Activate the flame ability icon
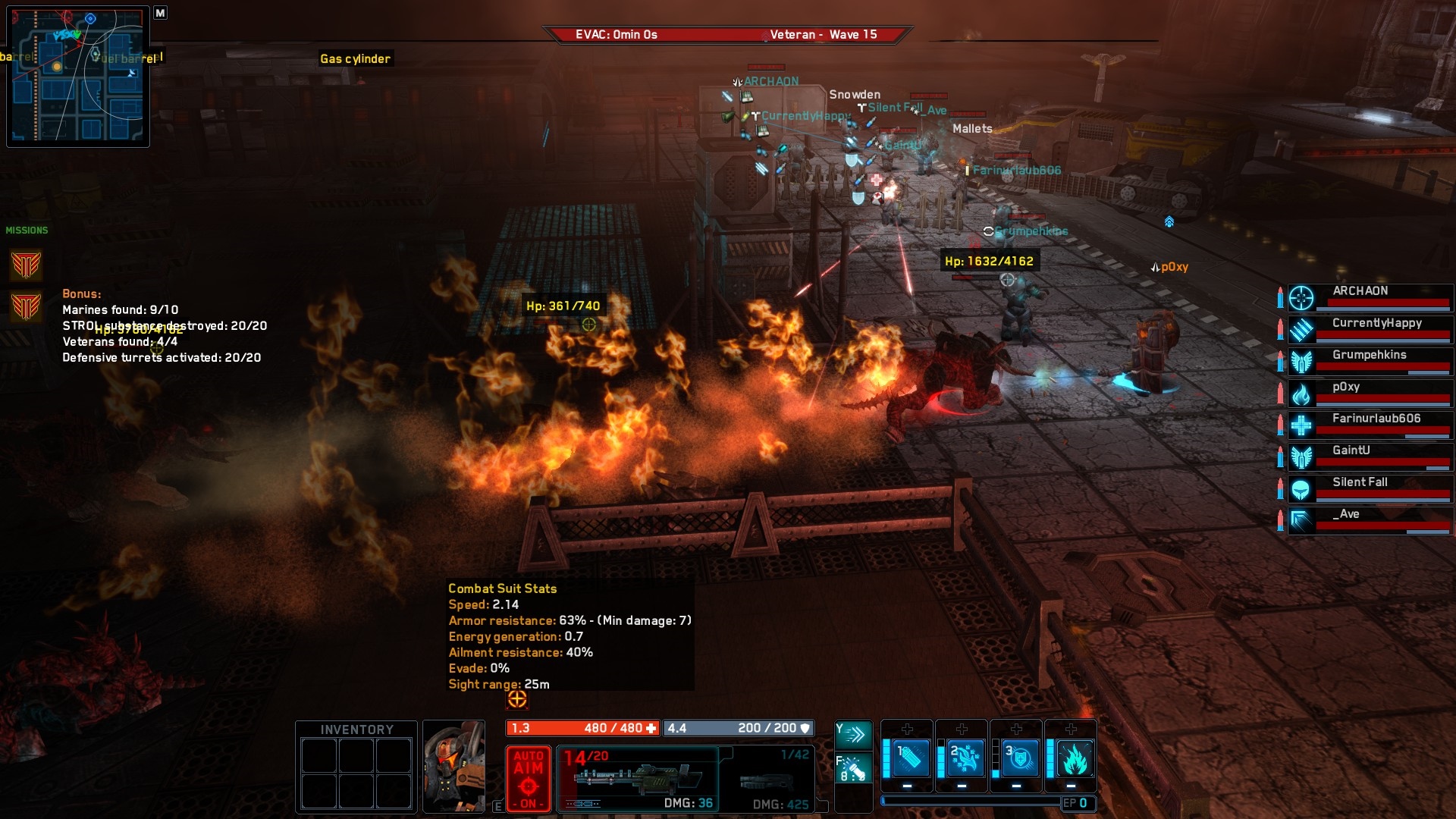1456x819 pixels. point(1072,758)
